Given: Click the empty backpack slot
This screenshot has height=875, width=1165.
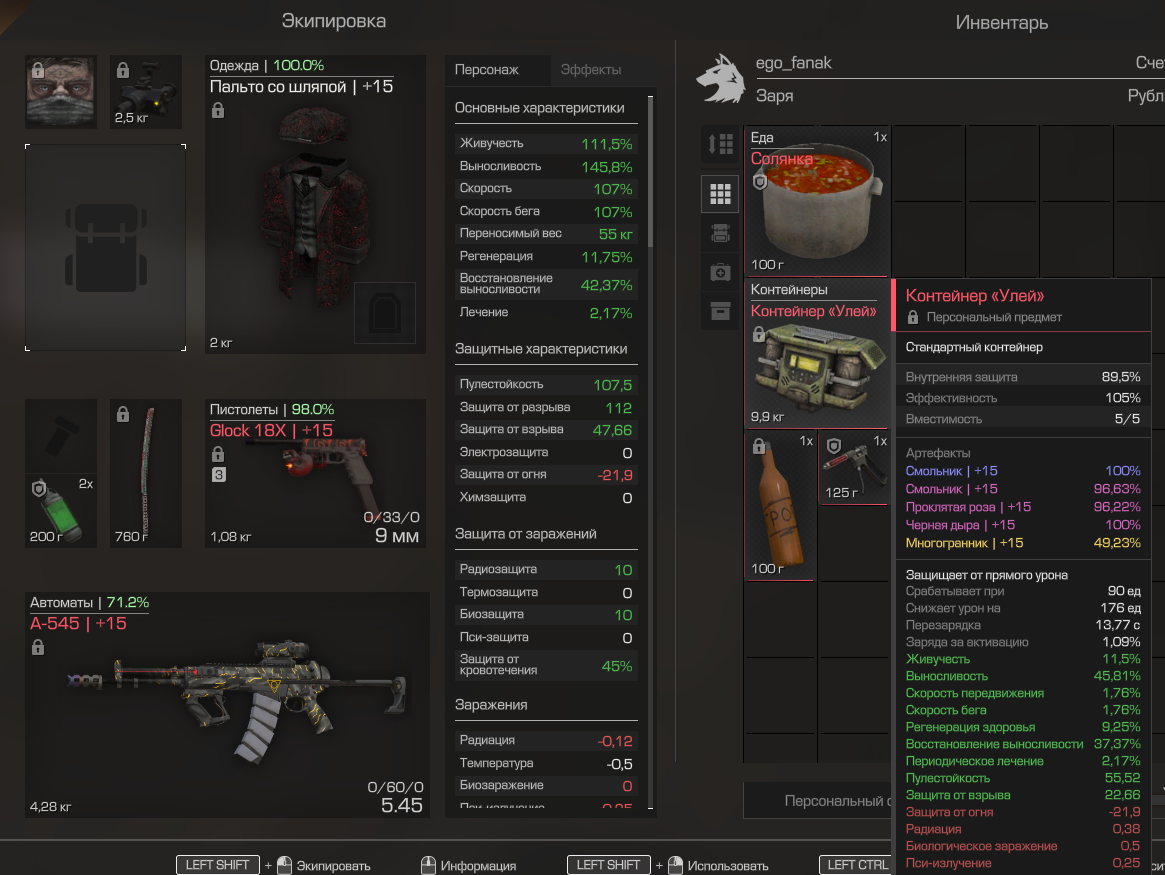Looking at the screenshot, I should coord(105,247).
